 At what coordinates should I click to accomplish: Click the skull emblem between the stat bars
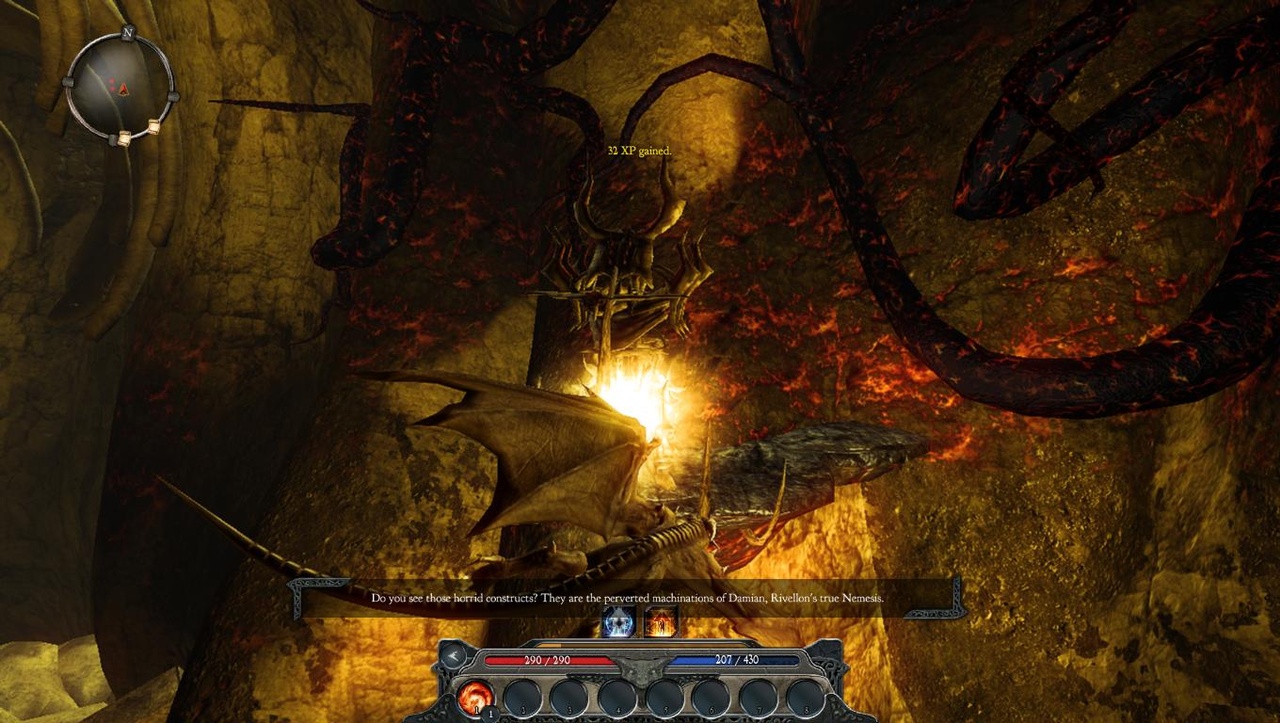click(640, 670)
